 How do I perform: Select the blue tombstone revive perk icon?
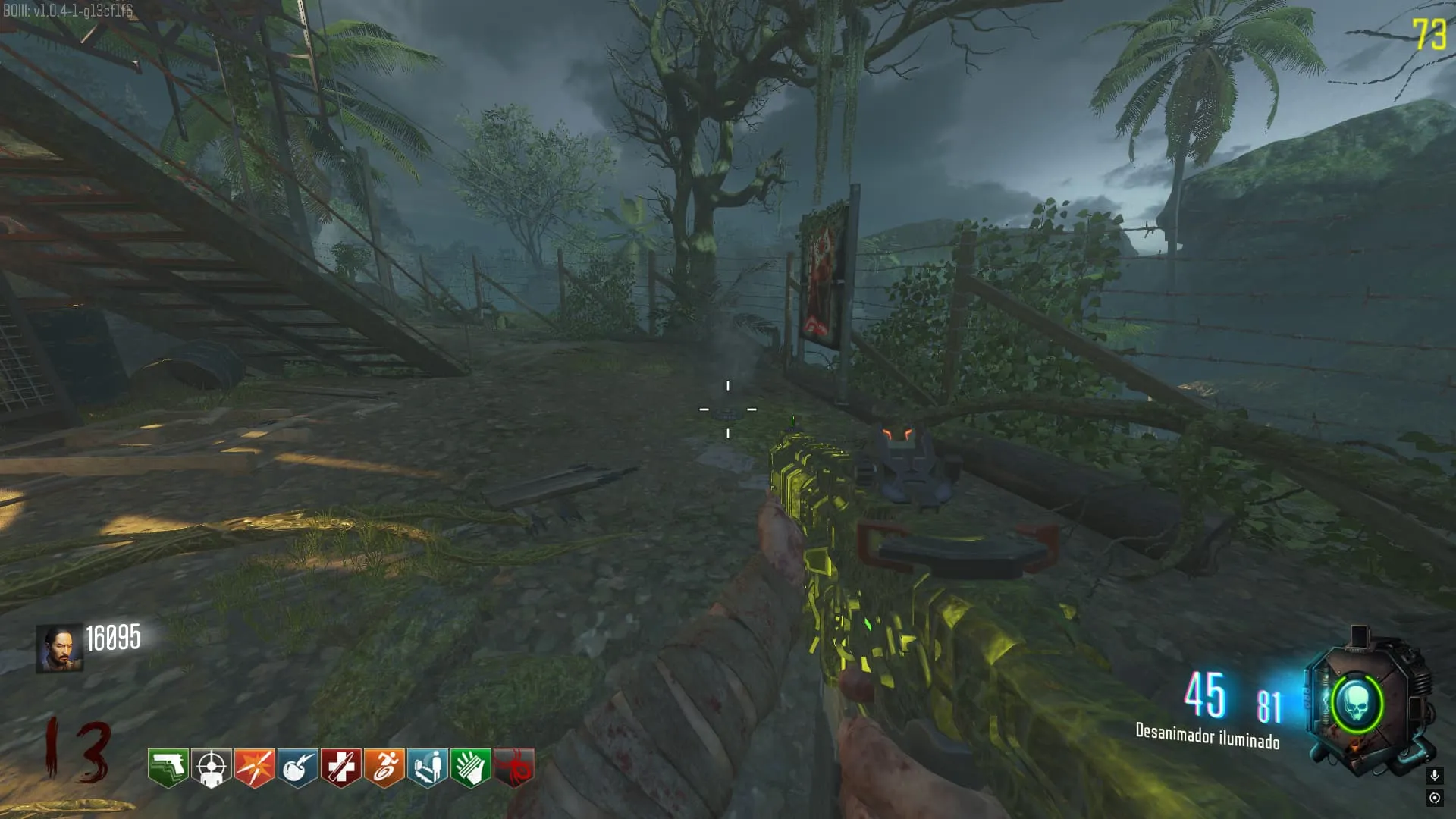click(427, 767)
